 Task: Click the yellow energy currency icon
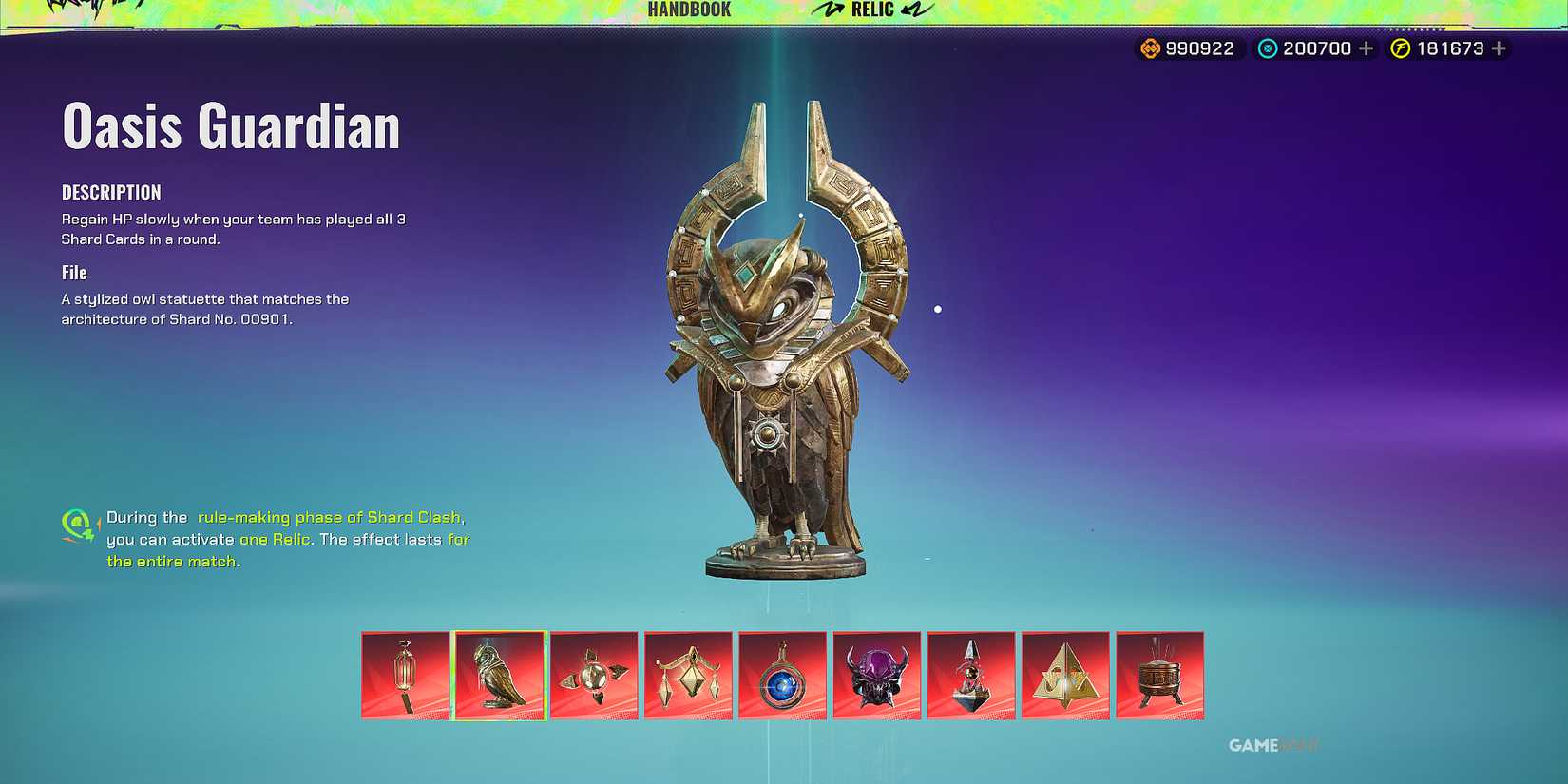[1403, 48]
